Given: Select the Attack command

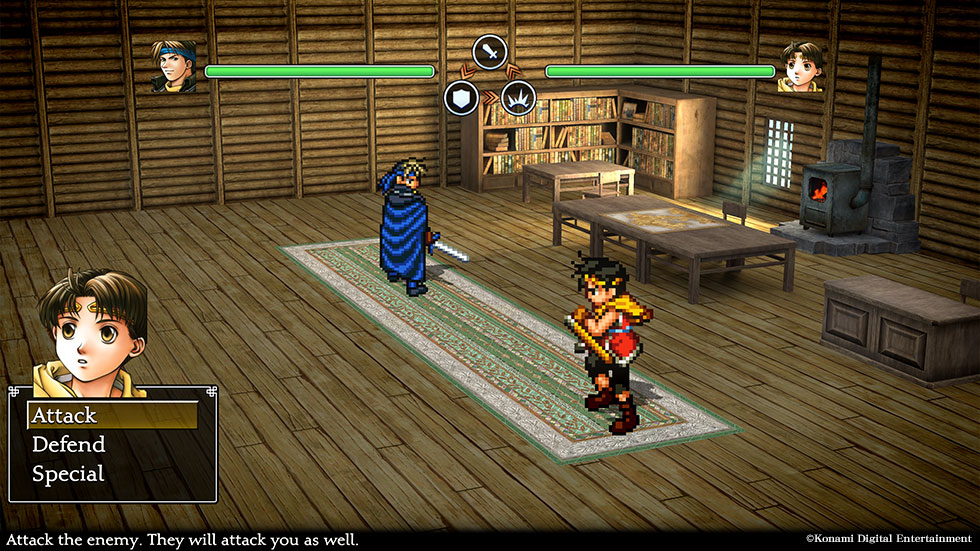Looking at the screenshot, I should [65, 415].
